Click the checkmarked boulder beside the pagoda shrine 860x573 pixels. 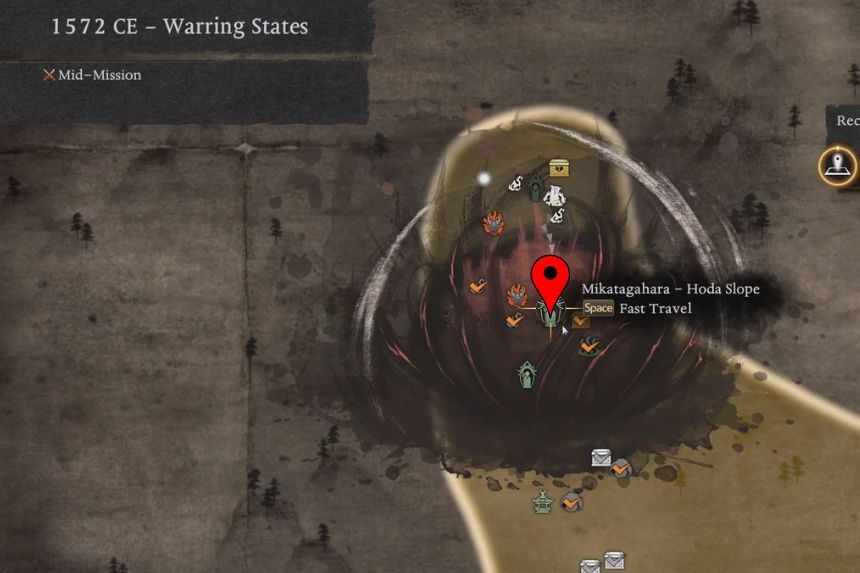click(572, 502)
